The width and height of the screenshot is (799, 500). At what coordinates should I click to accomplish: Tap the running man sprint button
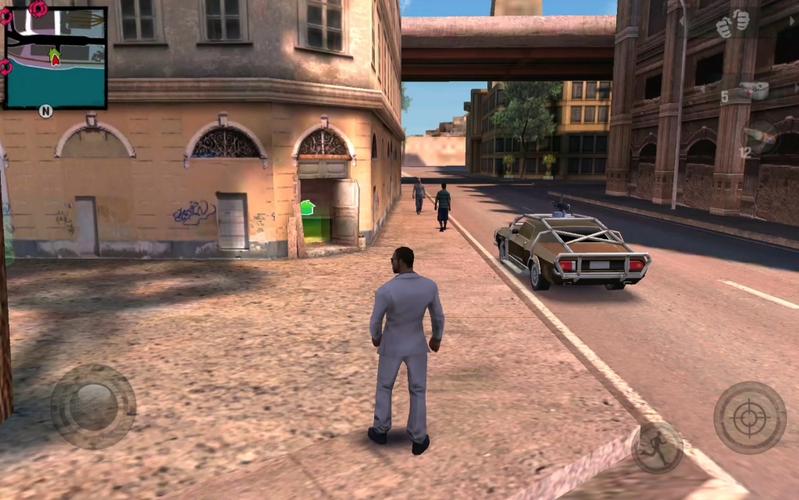pyautogui.click(x=657, y=446)
